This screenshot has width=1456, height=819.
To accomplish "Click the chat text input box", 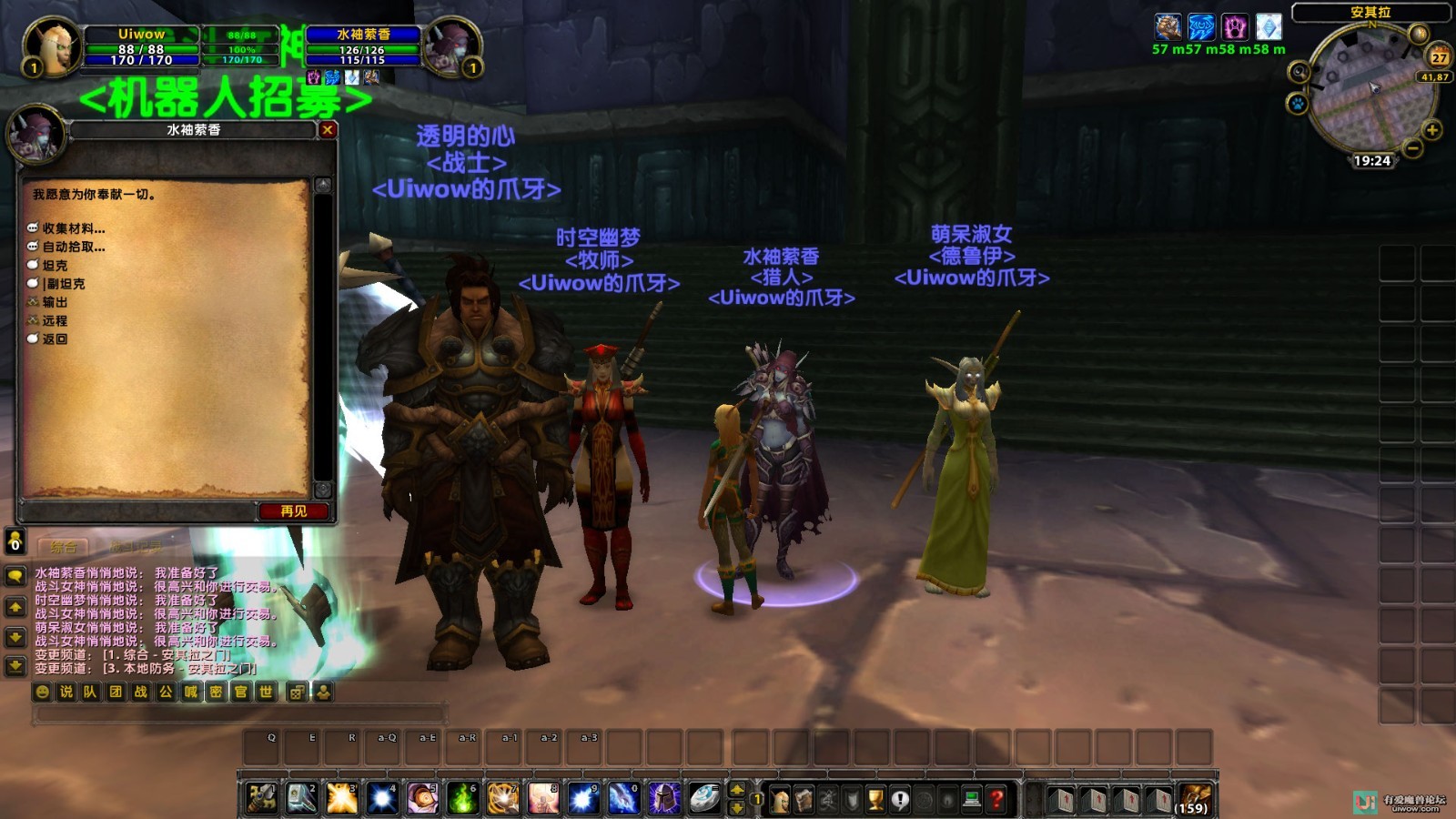I will click(x=238, y=715).
